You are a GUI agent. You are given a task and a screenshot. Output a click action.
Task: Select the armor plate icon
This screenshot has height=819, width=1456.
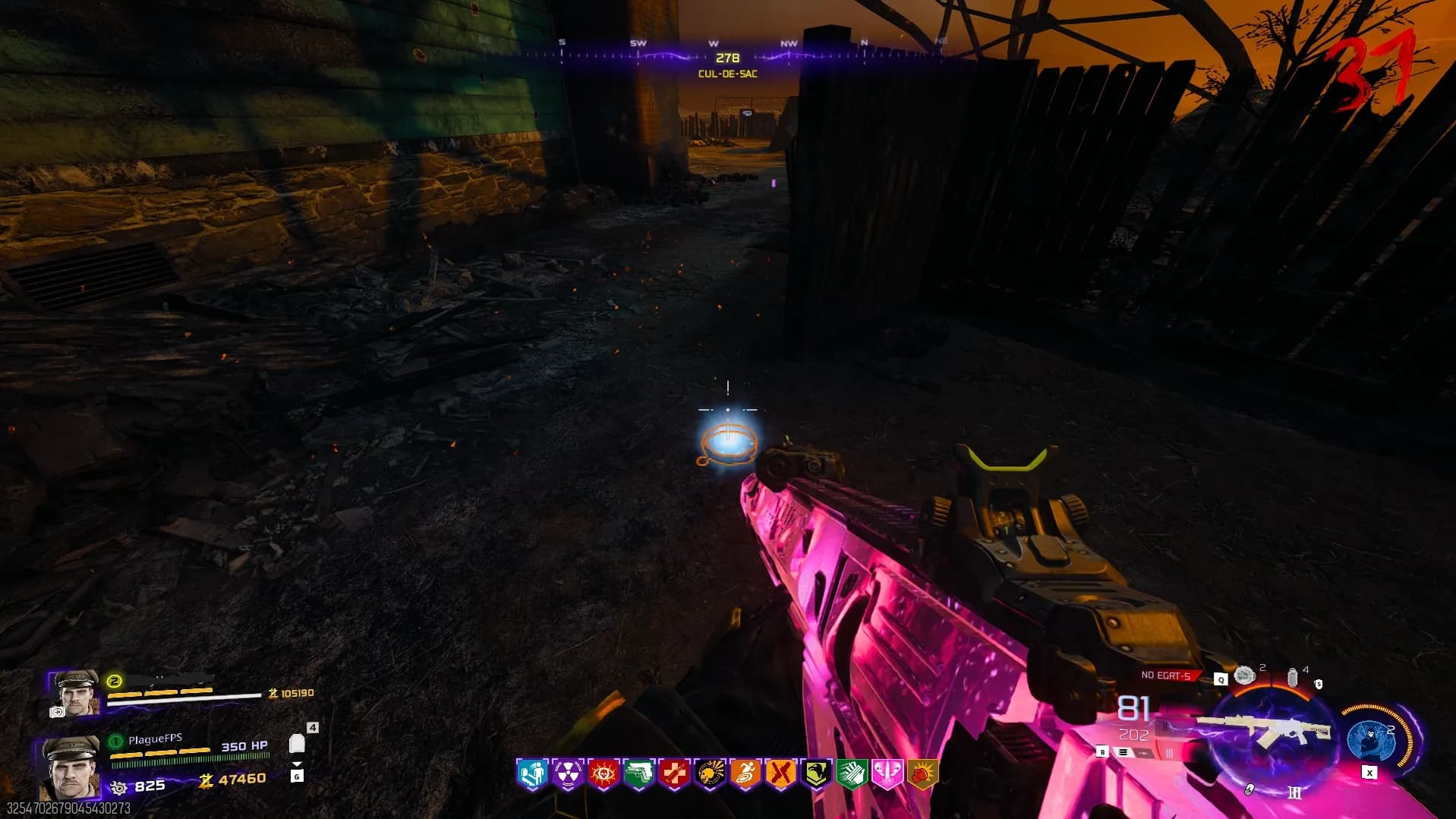click(297, 744)
